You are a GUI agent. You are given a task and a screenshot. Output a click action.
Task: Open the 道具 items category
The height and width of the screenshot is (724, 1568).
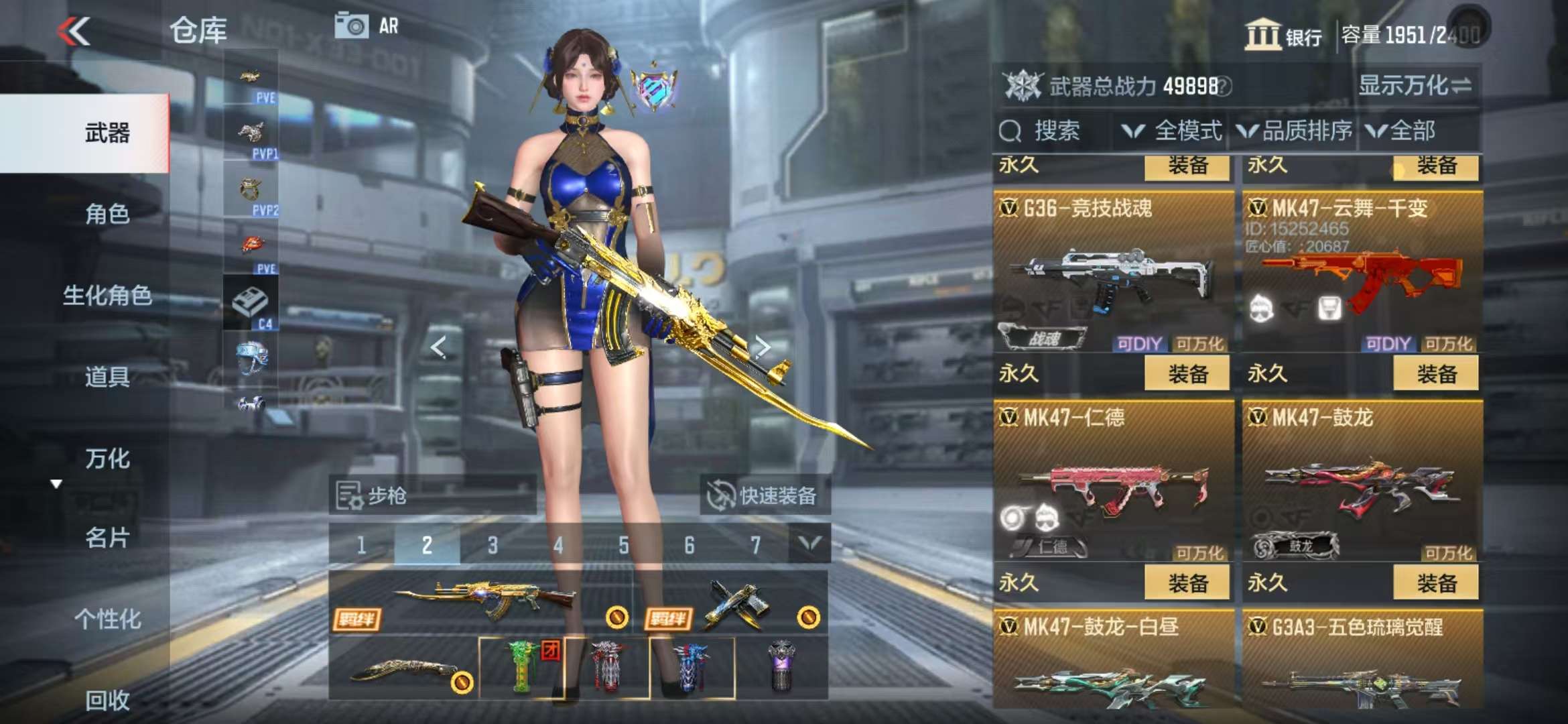(x=107, y=377)
